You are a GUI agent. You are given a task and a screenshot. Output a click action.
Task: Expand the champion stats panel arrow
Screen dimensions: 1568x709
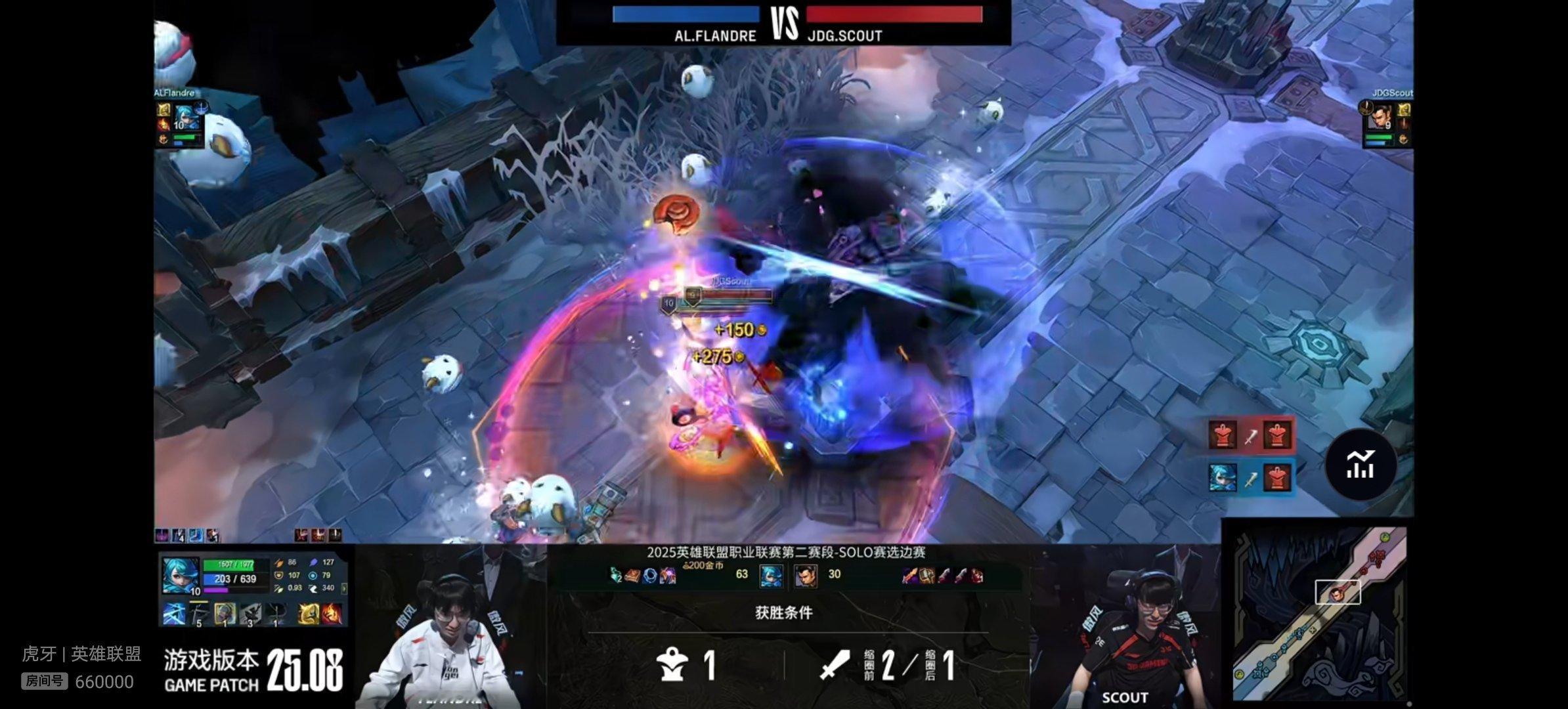345,588
